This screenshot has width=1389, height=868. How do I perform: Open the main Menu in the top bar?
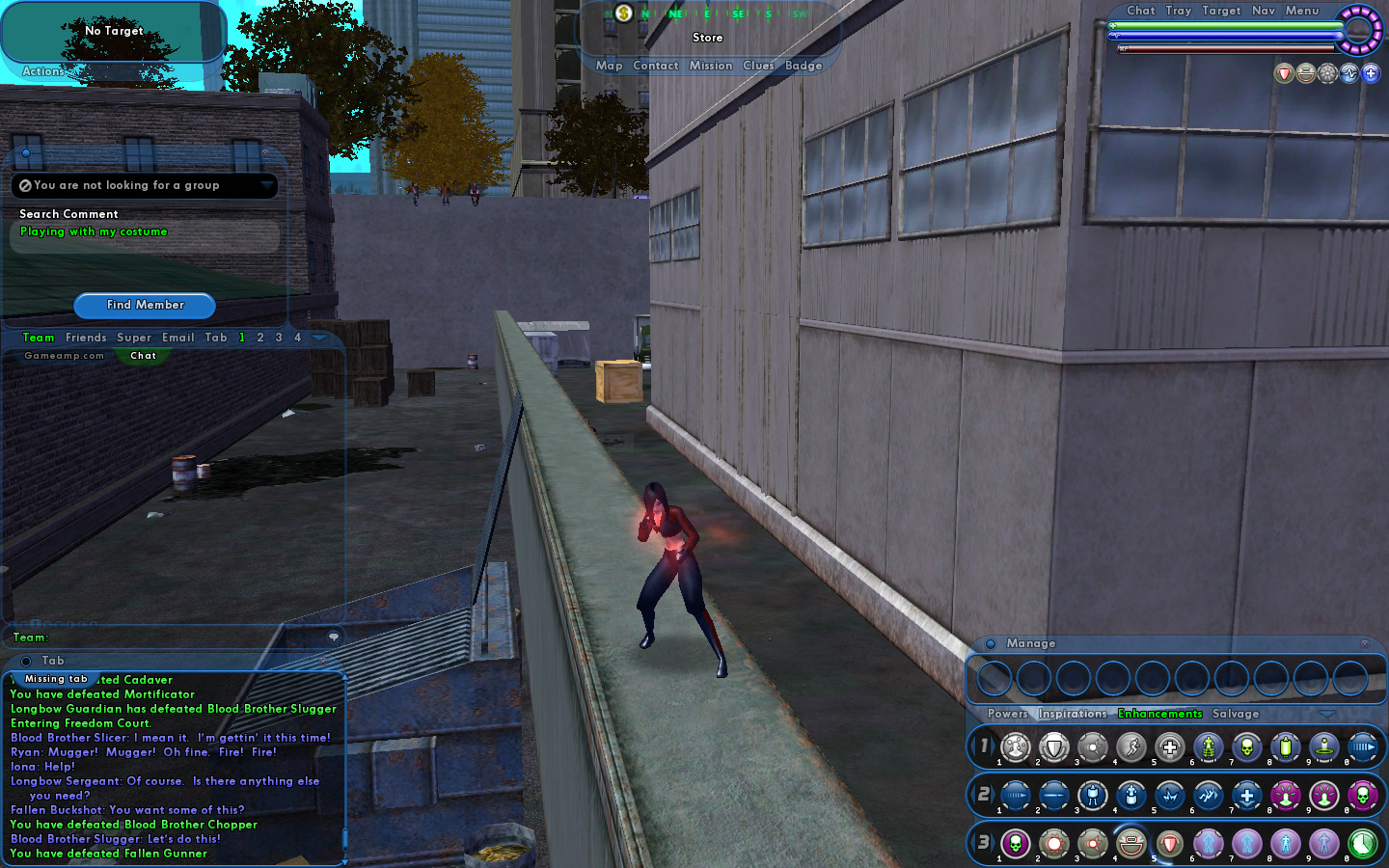click(1301, 11)
